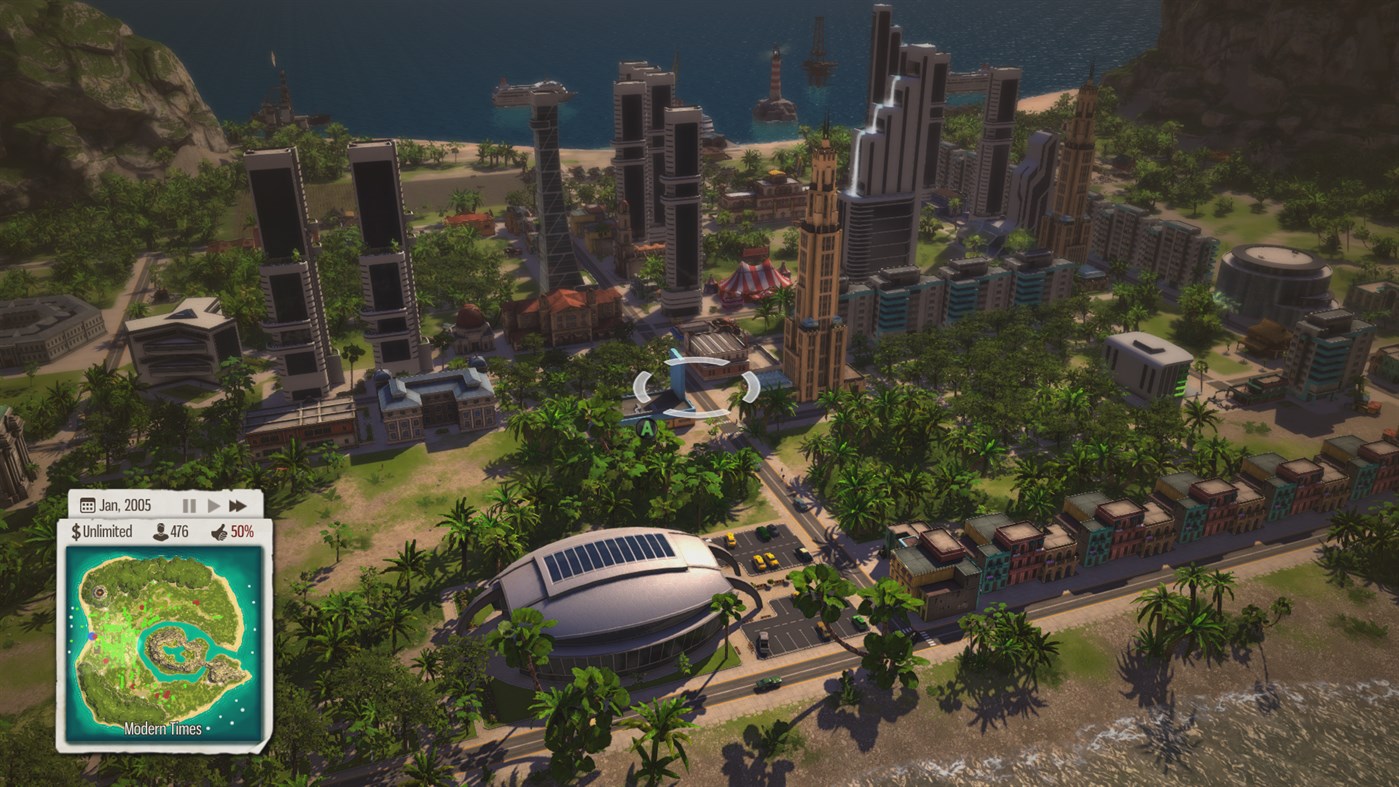Click the 50% approval value

[243, 532]
